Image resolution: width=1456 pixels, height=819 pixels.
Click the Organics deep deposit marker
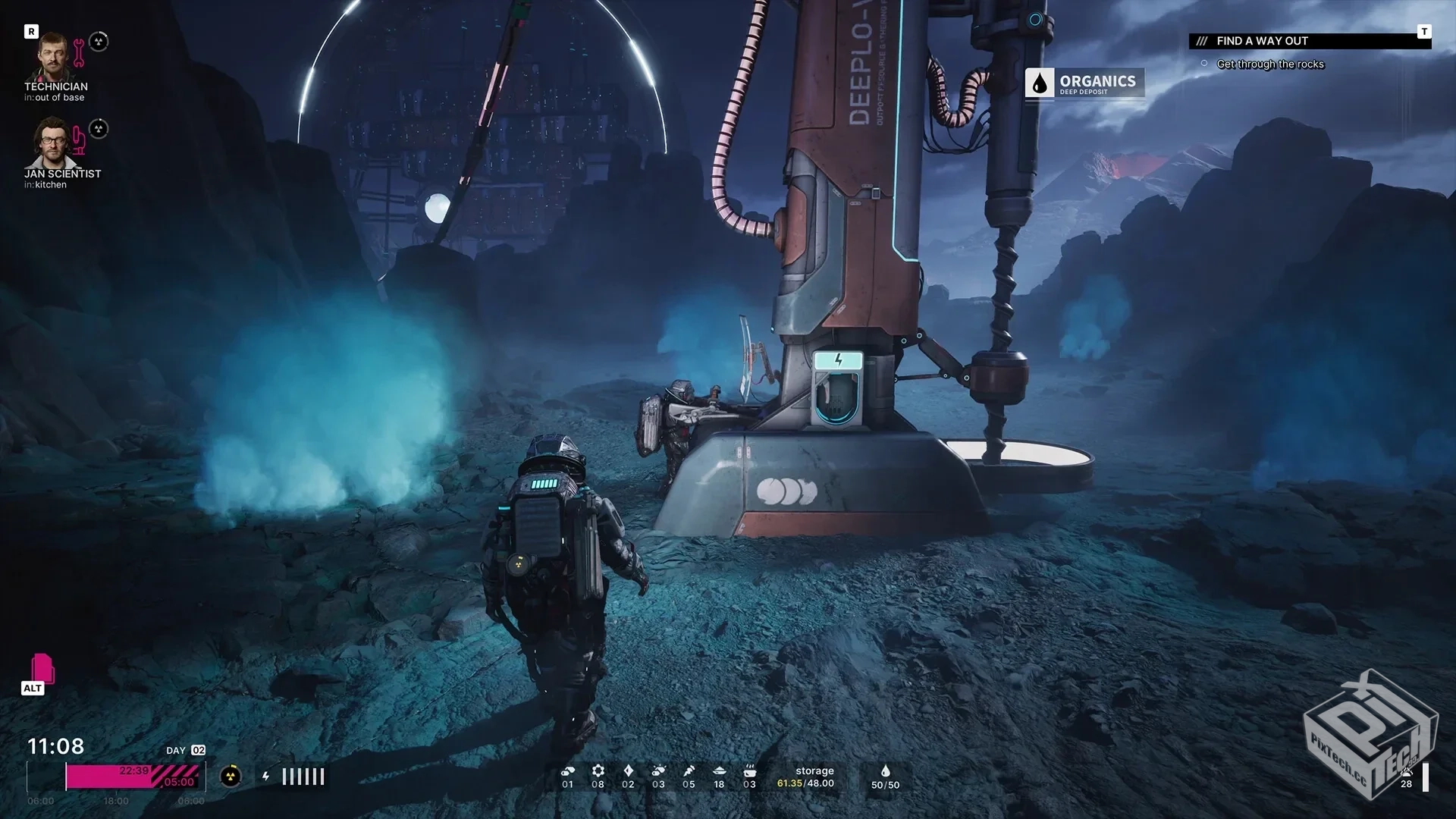pos(1084,83)
